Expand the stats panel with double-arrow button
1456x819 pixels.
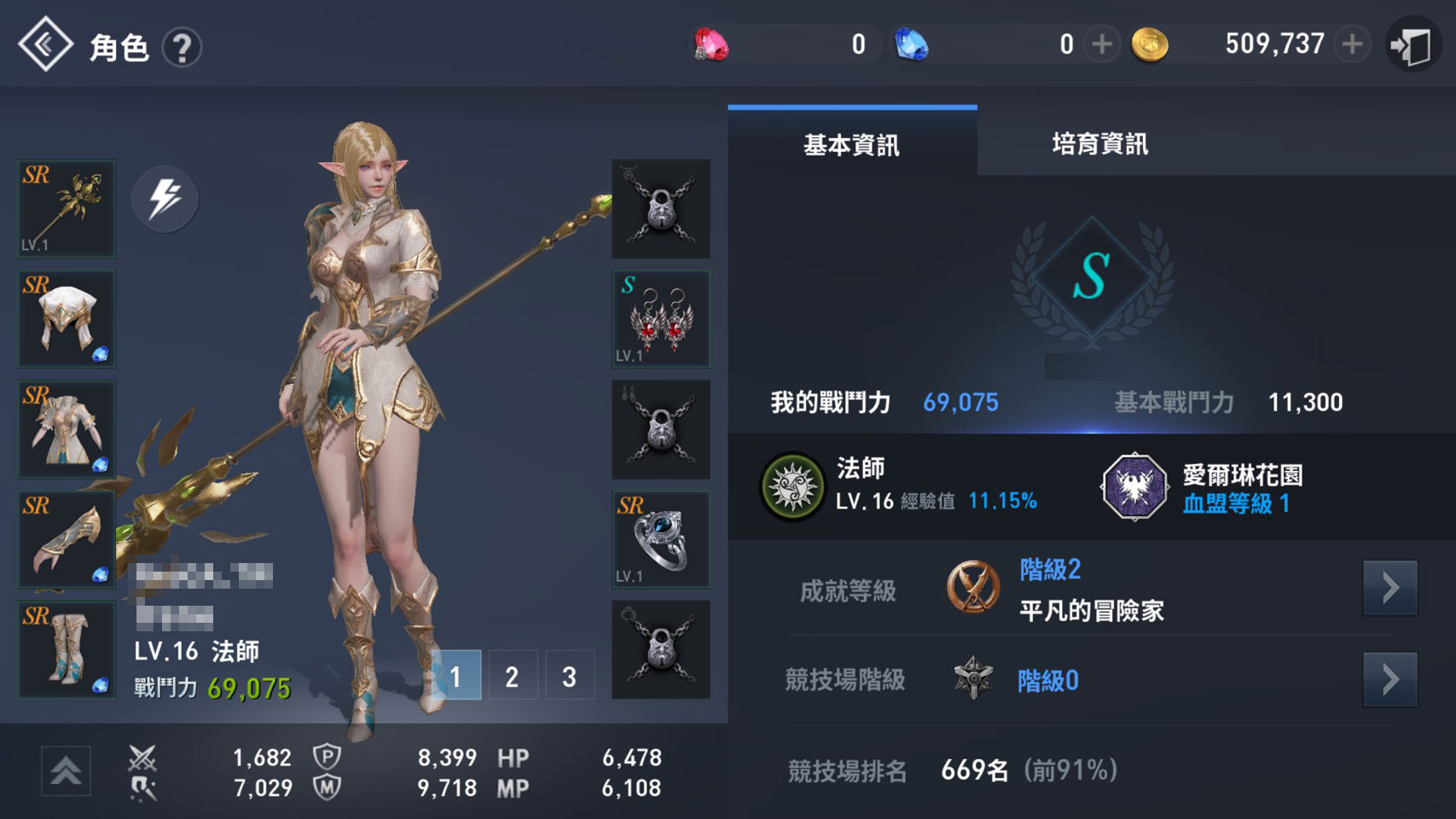pos(66,770)
